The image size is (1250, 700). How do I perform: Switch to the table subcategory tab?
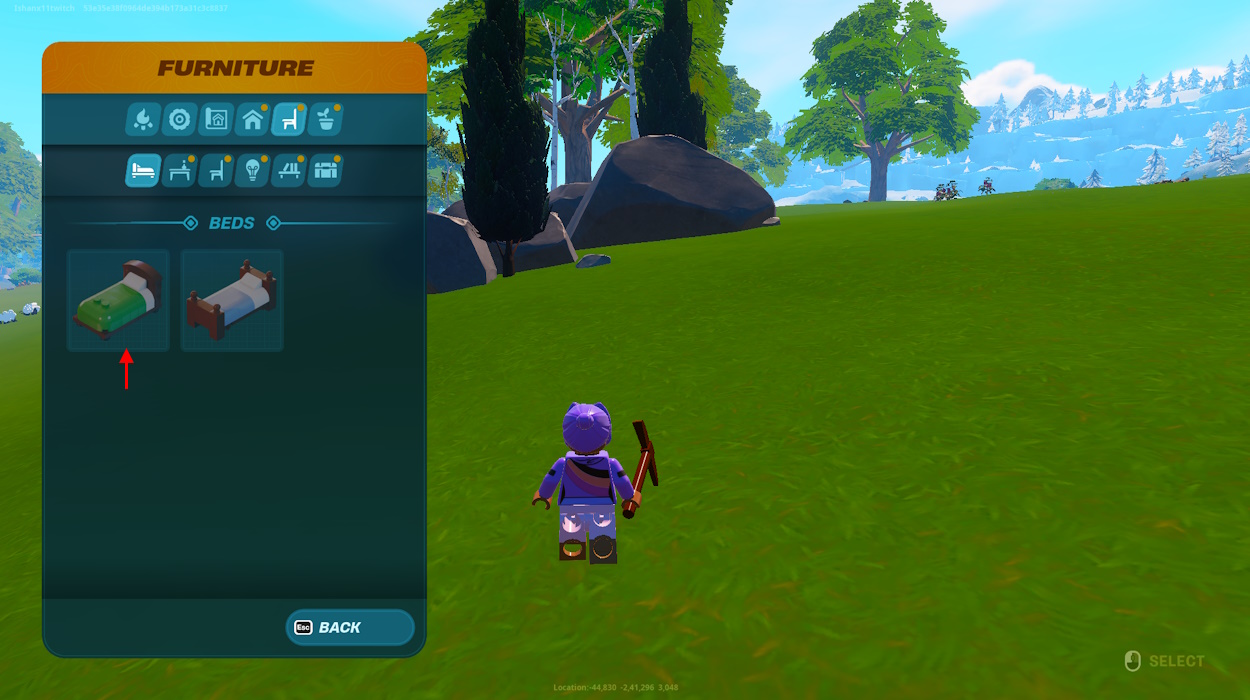point(180,171)
